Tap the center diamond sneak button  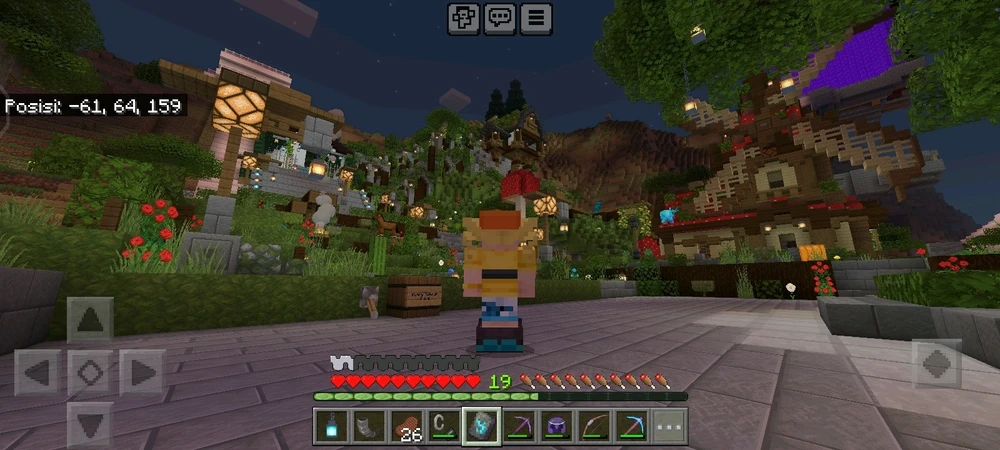(90, 373)
